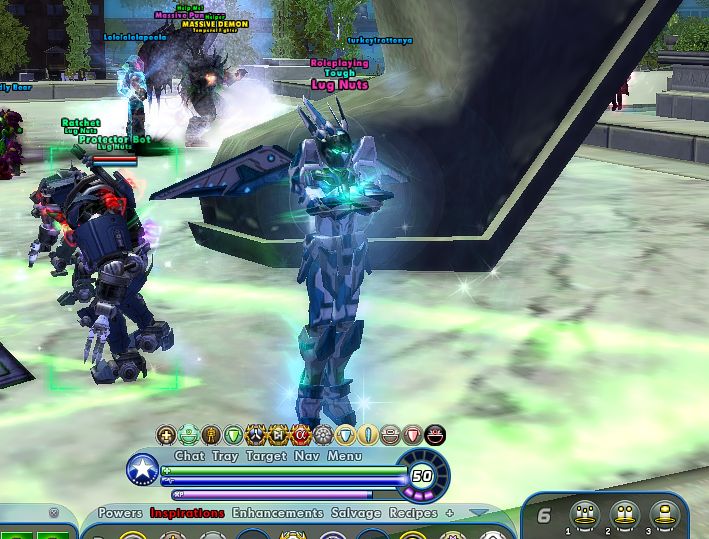This screenshot has width=709, height=539.
Task: Expand the blue down-arrow beside Recipes
Action: (x=479, y=513)
